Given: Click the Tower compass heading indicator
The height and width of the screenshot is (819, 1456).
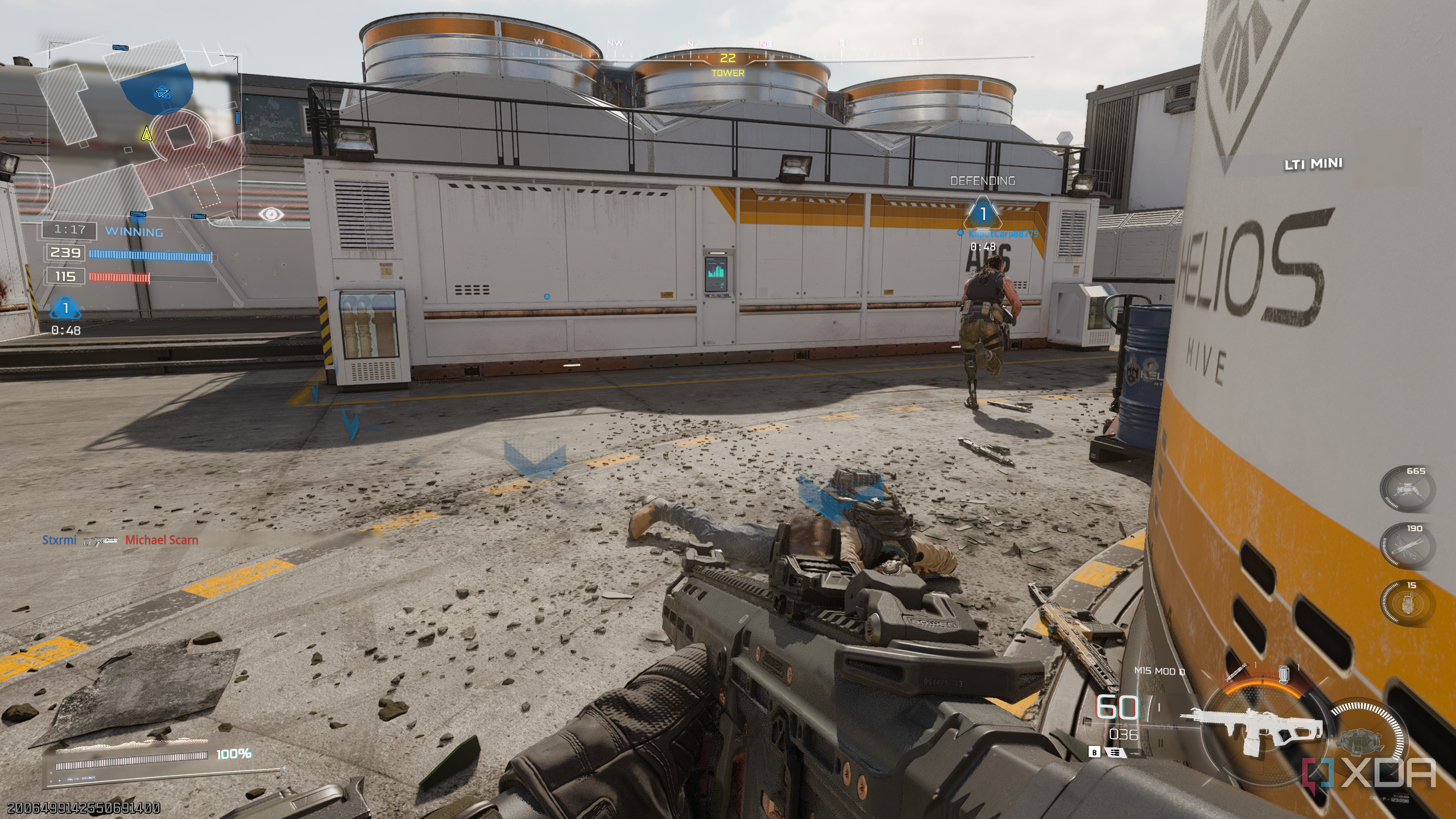Looking at the screenshot, I should pos(727,64).
